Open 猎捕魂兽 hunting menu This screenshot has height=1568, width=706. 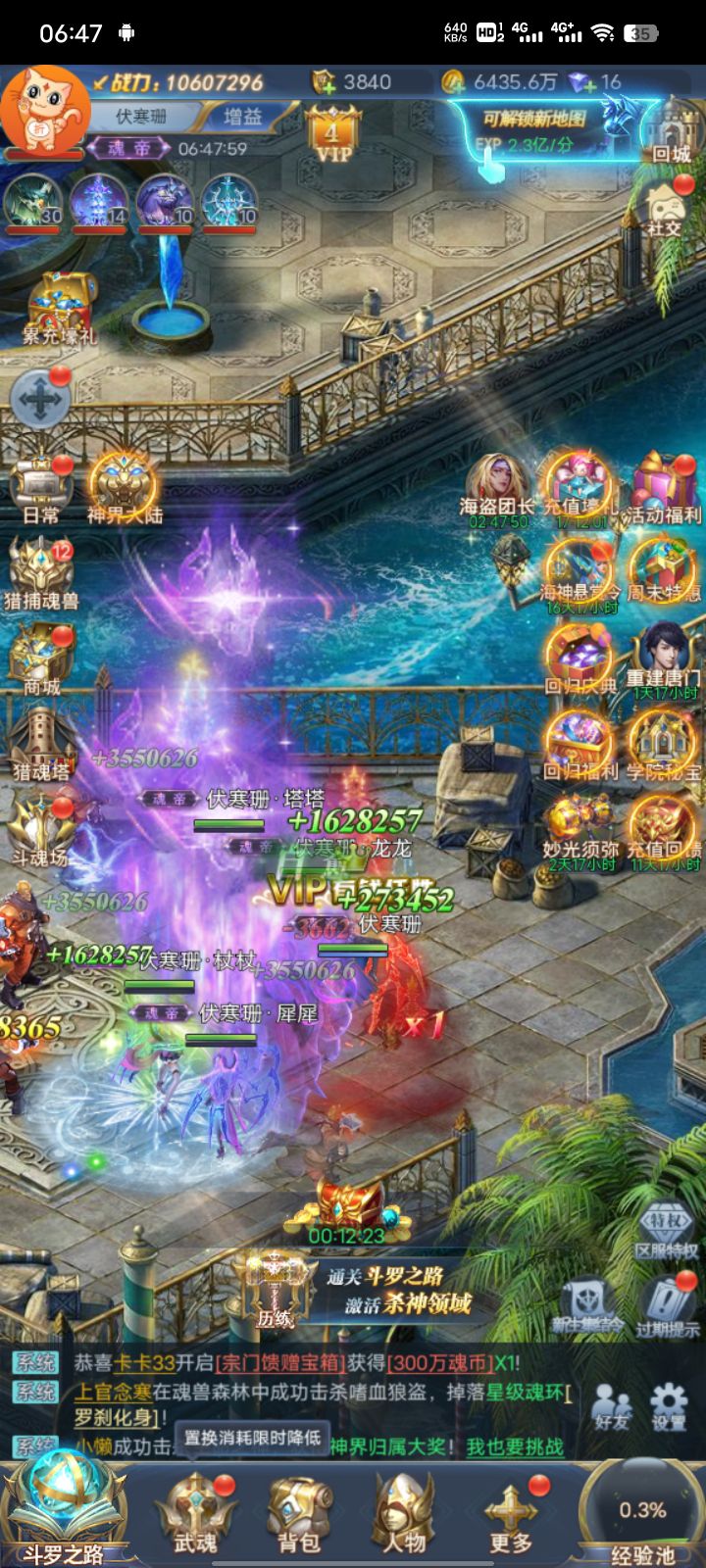[40, 574]
